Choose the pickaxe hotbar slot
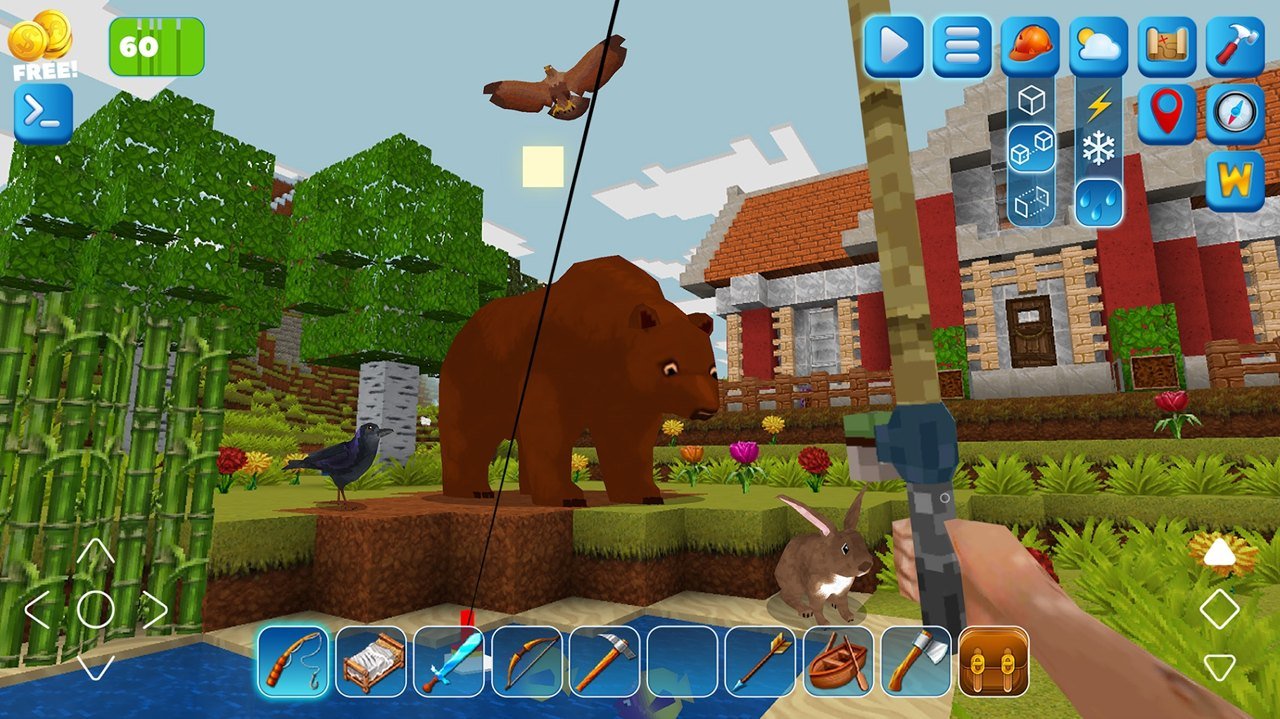 tap(604, 661)
